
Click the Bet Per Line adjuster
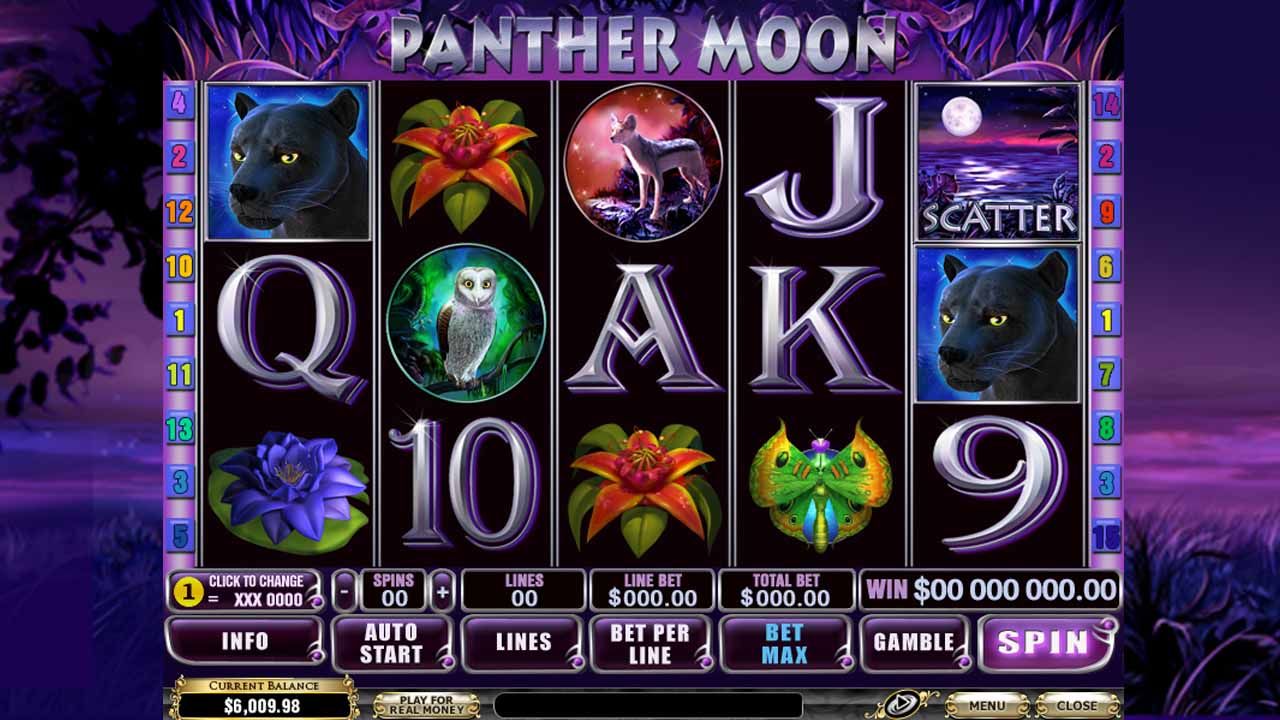[648, 644]
